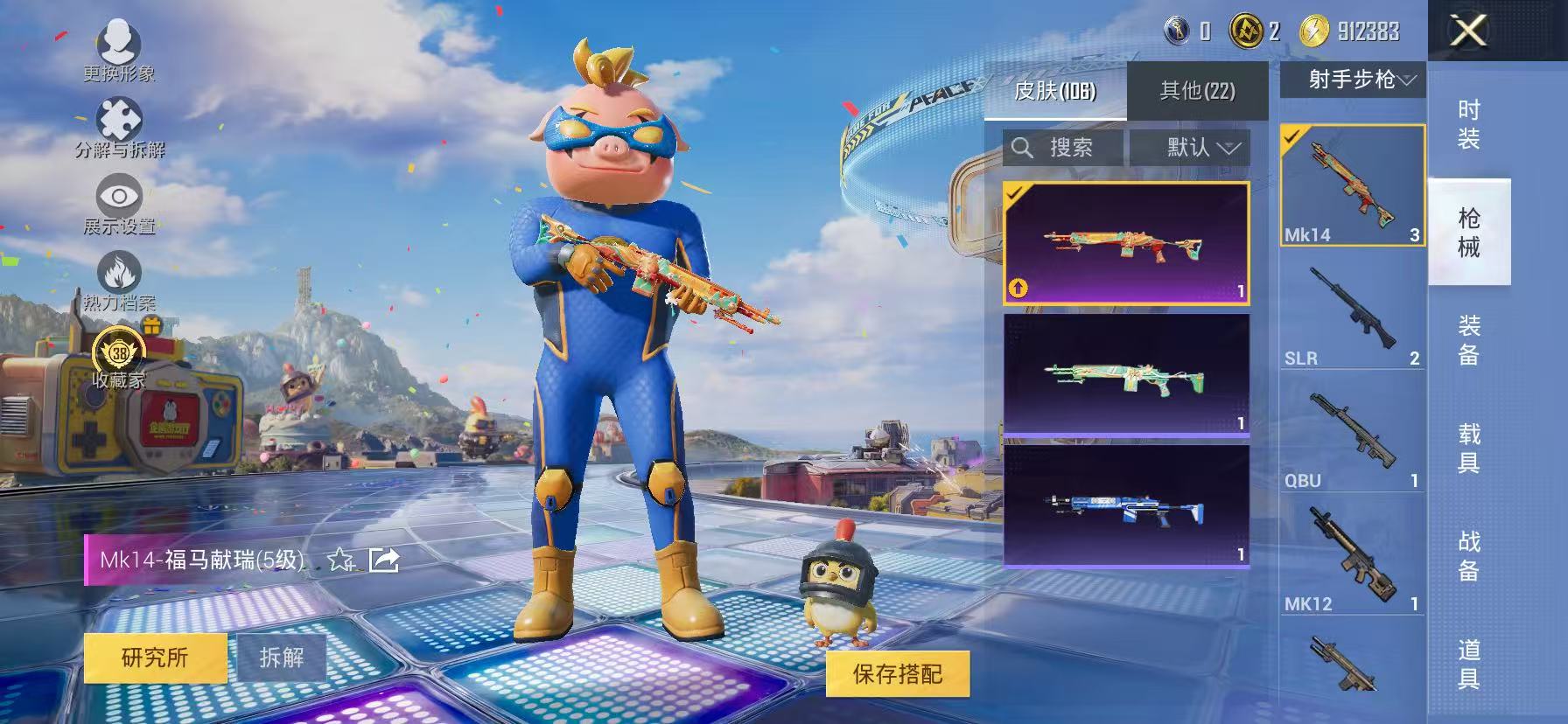Click the search magnifier icon
Image resolution: width=1568 pixels, height=724 pixels.
1023,147
